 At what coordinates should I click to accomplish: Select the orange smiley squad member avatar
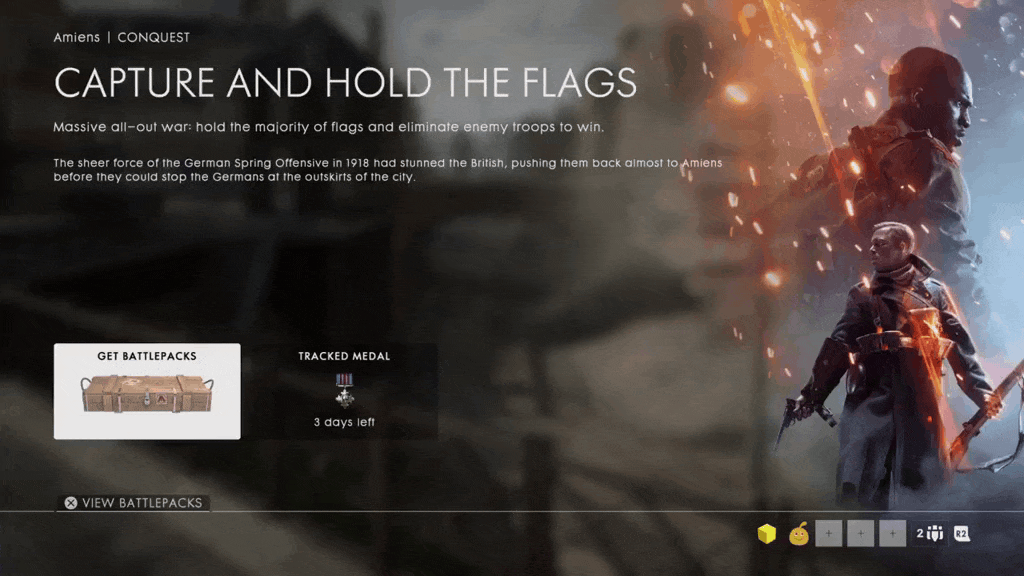click(798, 534)
